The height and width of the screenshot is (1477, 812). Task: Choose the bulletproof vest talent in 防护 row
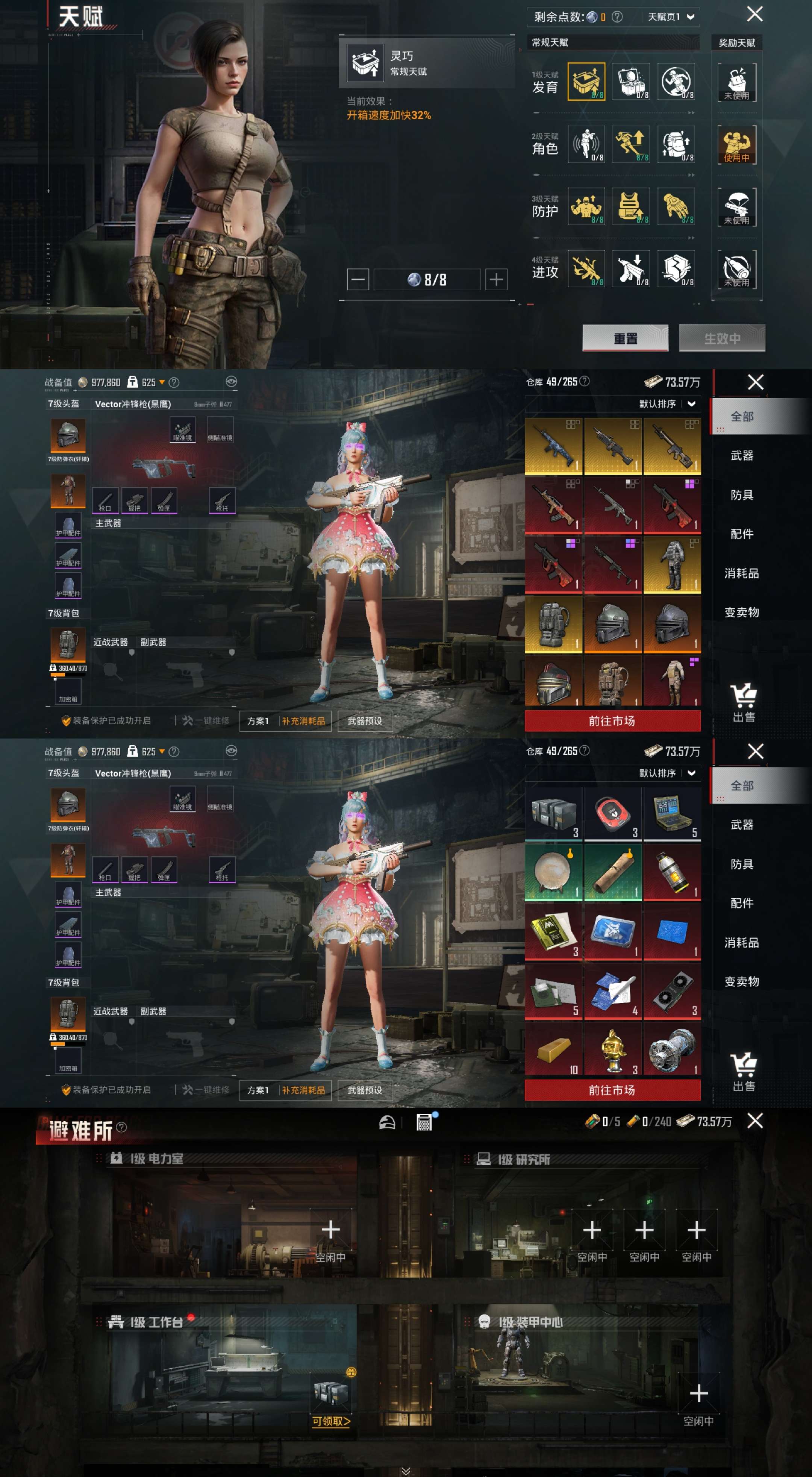(630, 206)
